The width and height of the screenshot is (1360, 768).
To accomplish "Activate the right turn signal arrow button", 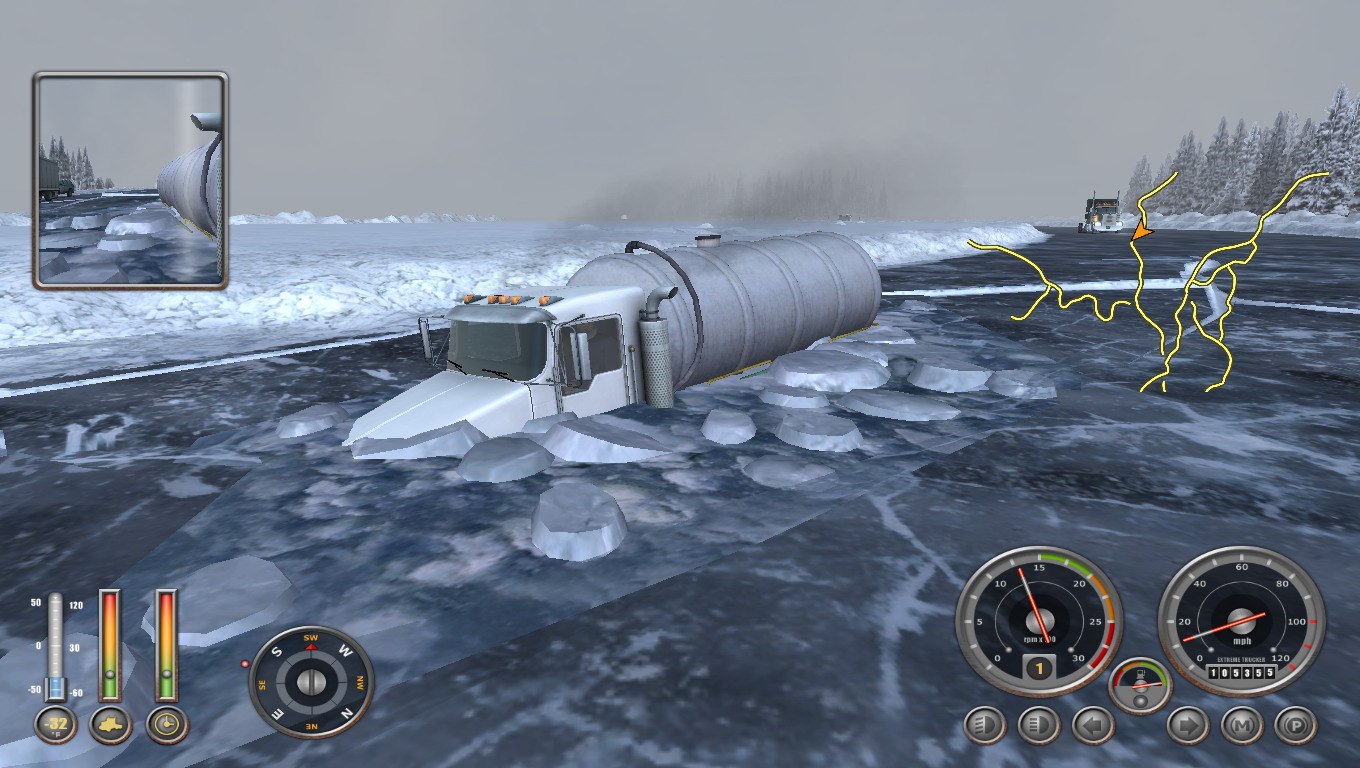I will point(1188,725).
